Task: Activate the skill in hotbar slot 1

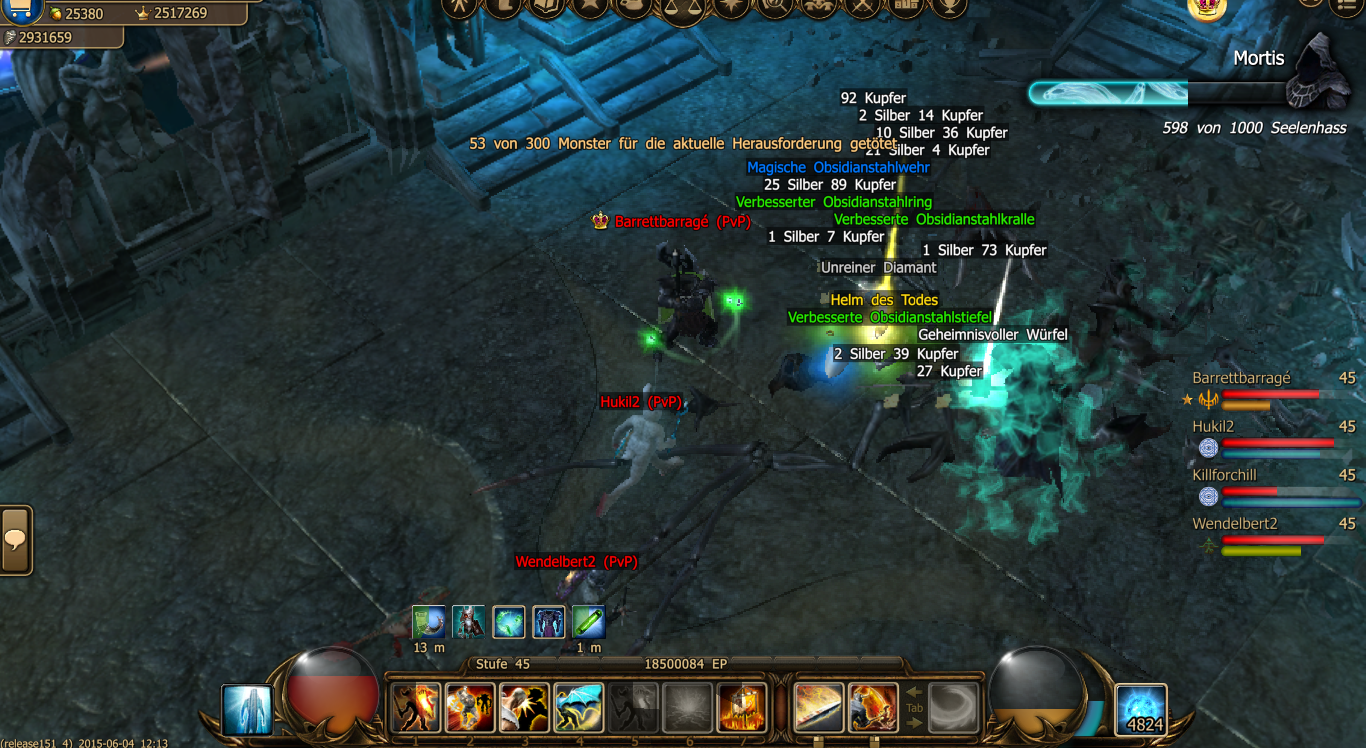Action: 416,708
